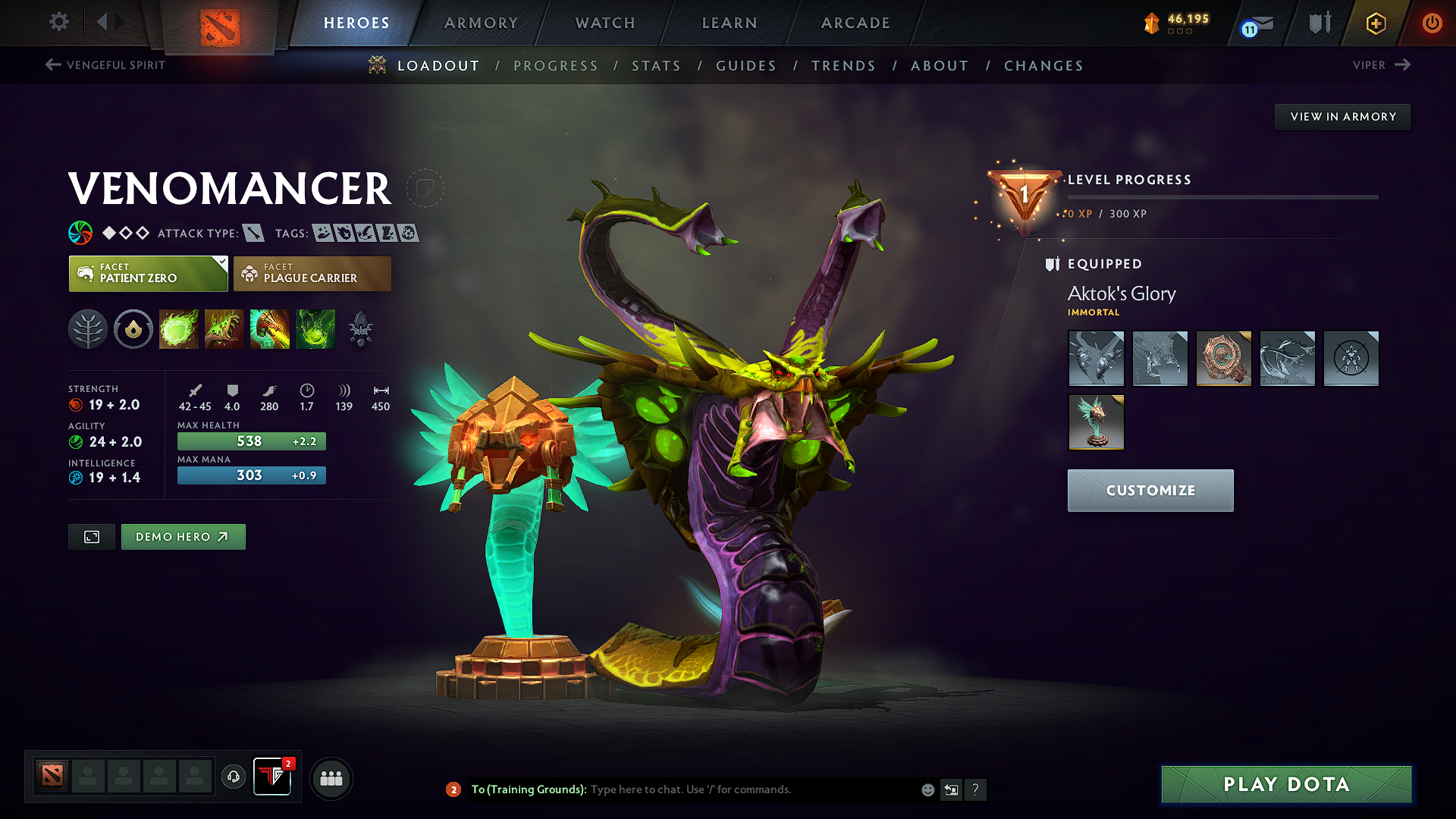
Task: Switch to the STATS tab
Action: pos(656,65)
